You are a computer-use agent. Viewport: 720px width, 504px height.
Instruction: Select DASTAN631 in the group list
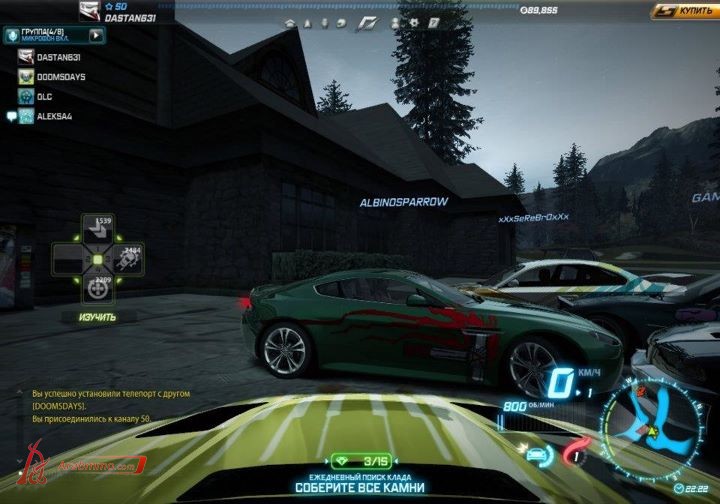point(63,58)
